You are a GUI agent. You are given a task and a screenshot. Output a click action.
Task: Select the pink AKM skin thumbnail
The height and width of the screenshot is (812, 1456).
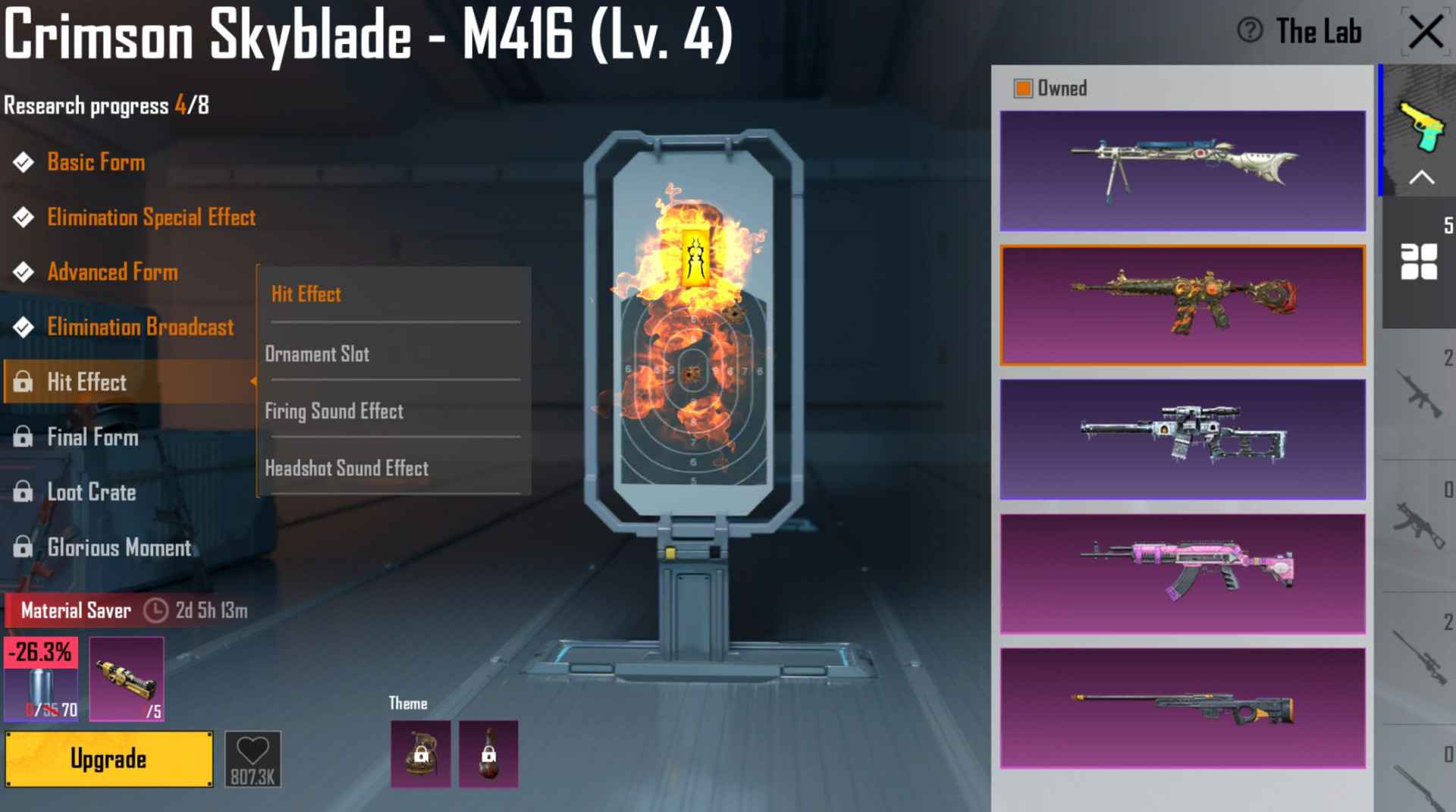click(1183, 573)
